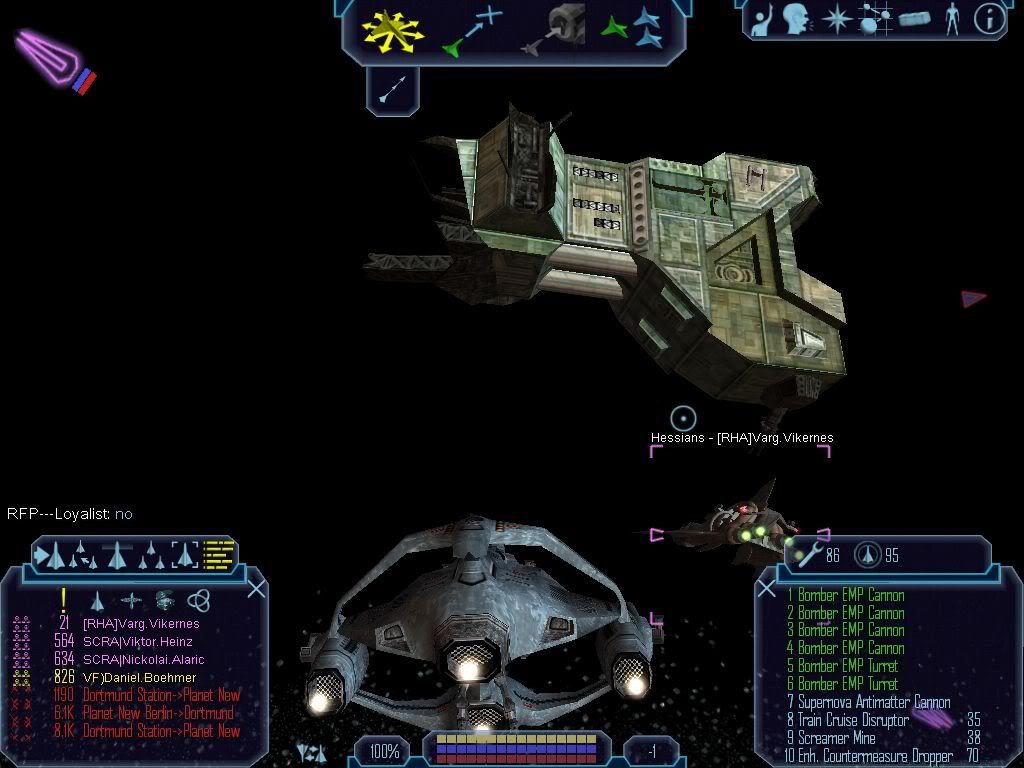Choose the Dock maneuver icon

551,30
